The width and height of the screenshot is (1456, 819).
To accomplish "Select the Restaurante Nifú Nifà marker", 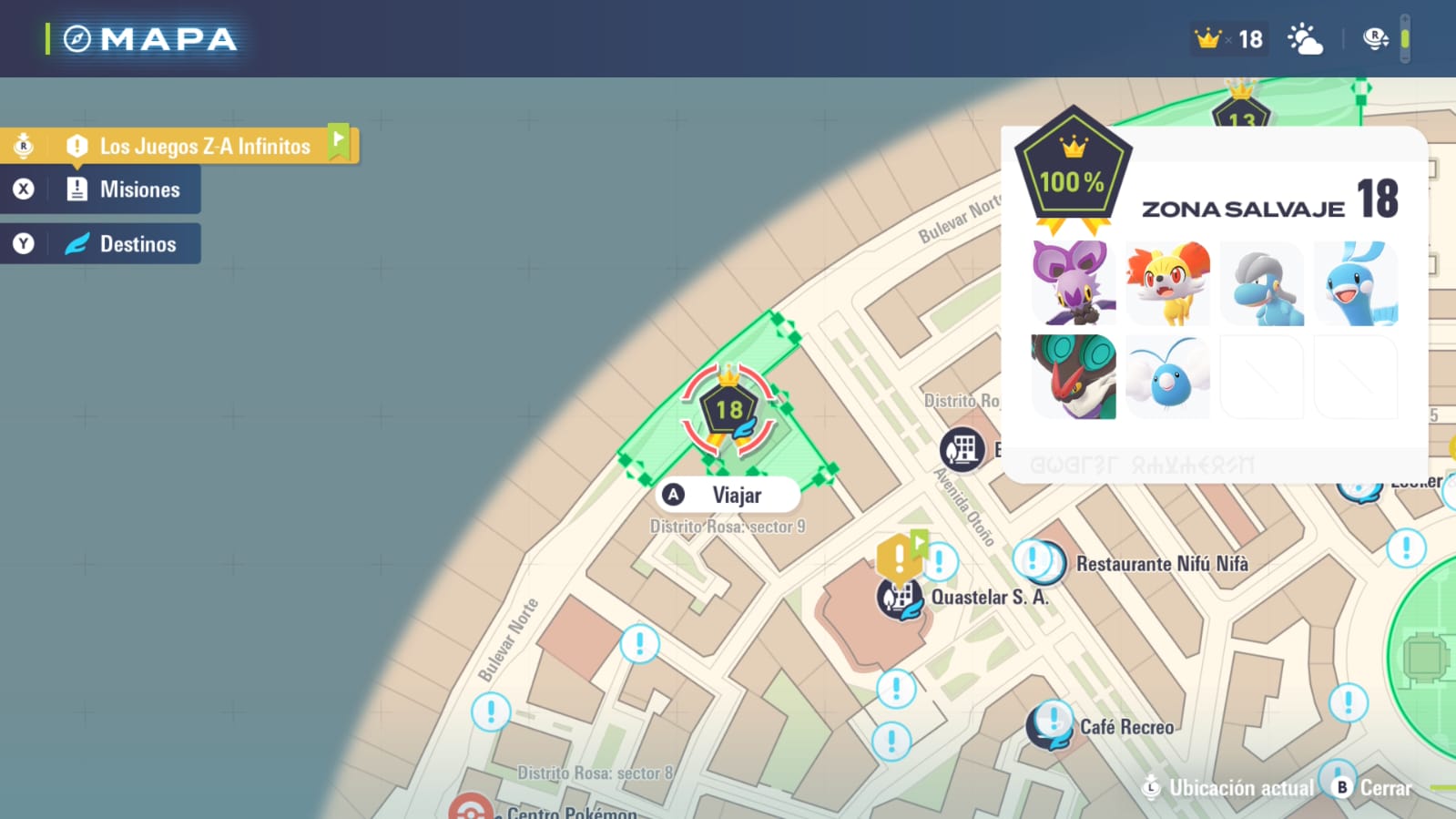I will tap(1038, 561).
